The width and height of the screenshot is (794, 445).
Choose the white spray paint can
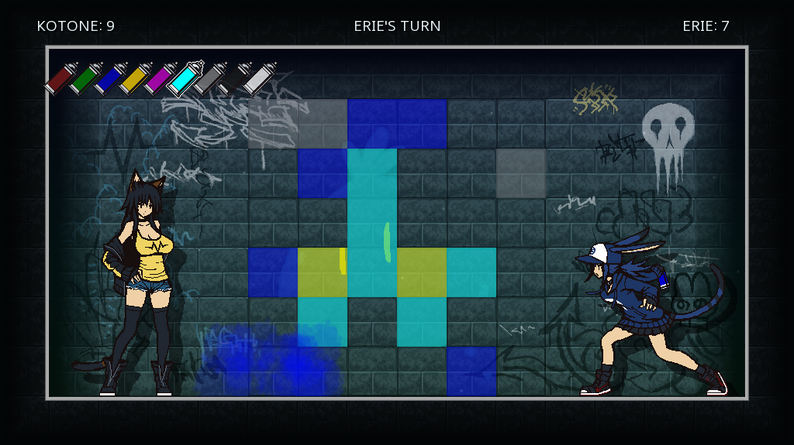260,78
